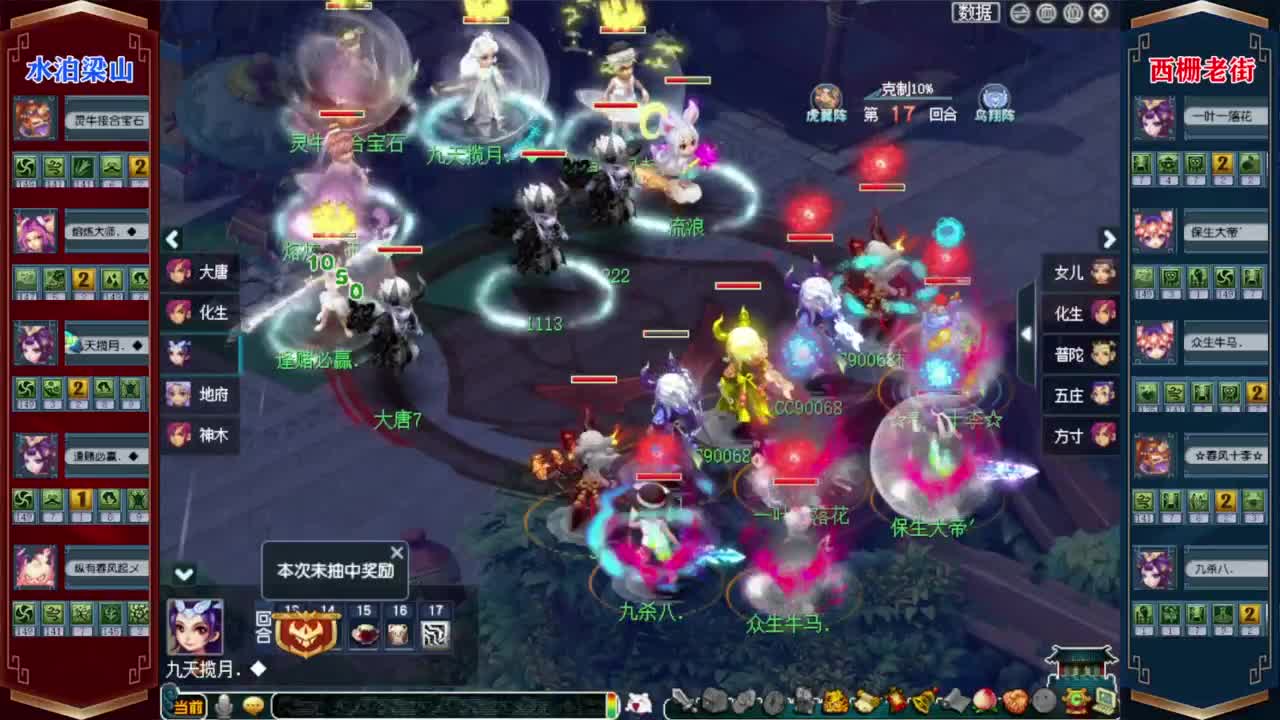Screen dimensions: 1280x720
Task: Click the down chevron below the left sect list
Action: [183, 572]
